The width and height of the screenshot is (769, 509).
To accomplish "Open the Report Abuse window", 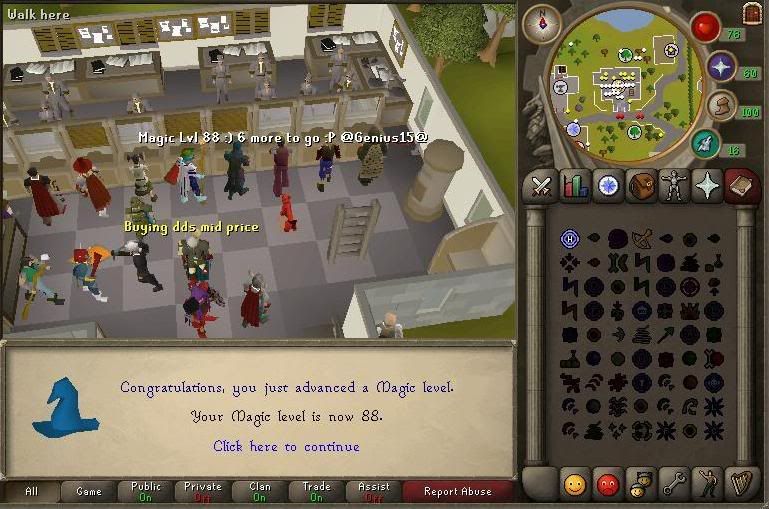I will pyautogui.click(x=457, y=491).
